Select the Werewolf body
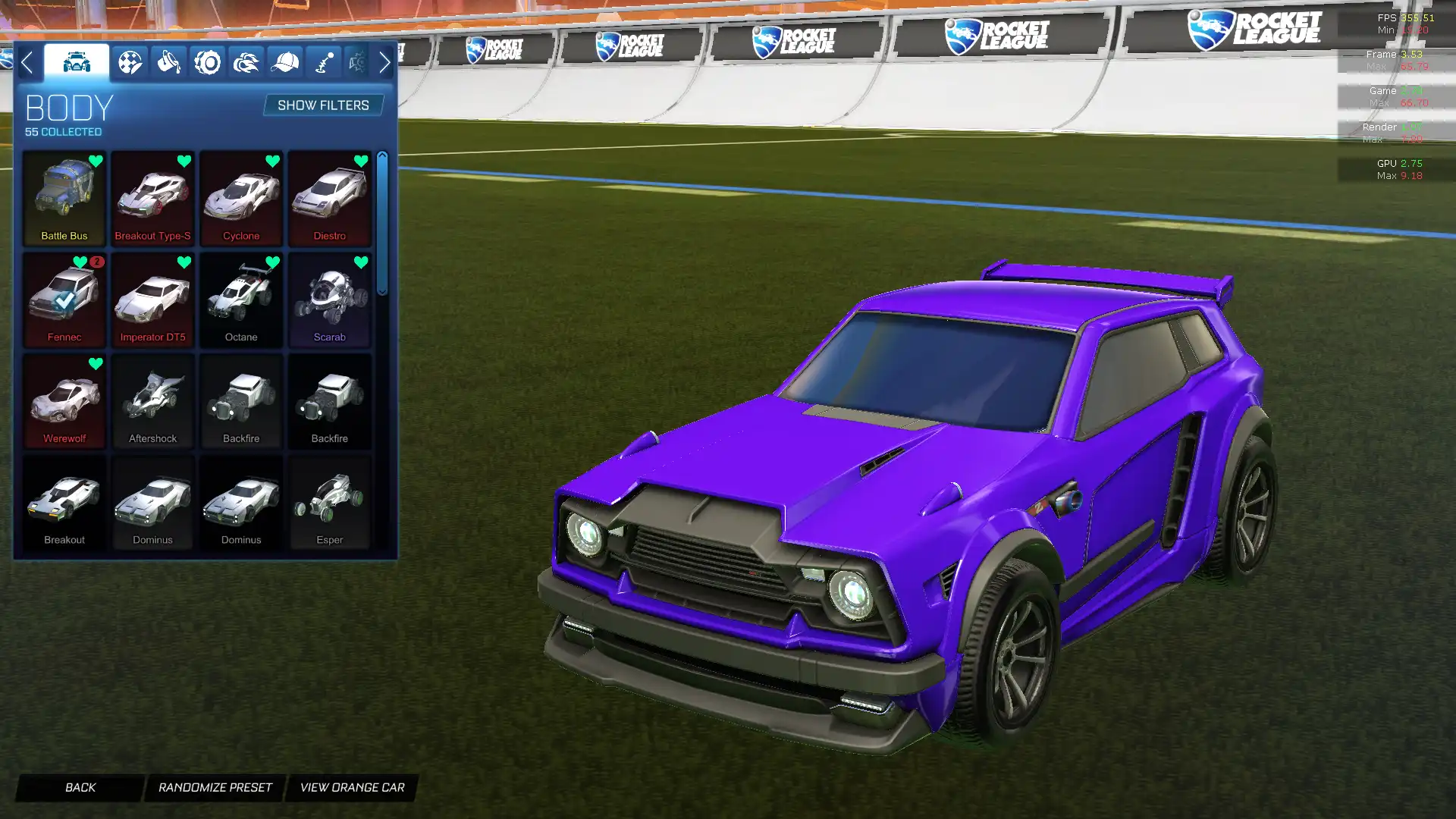This screenshot has width=1456, height=819. pos(64,401)
